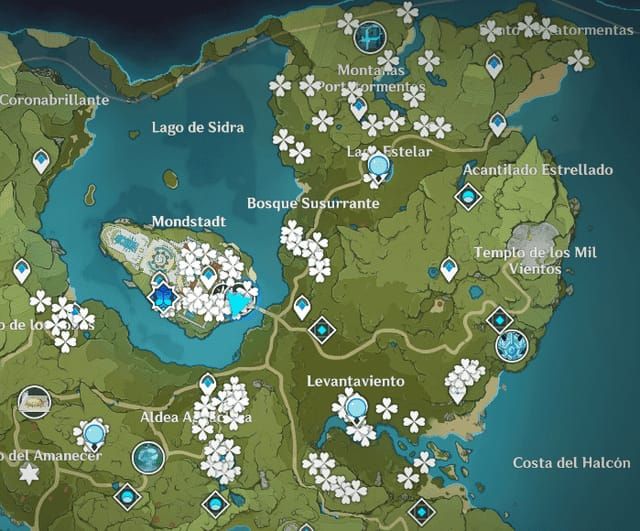Image resolution: width=640 pixels, height=531 pixels.
Task: Select the round teal domain icon southwest of Aldea Aguaclara
Action: 148,457
